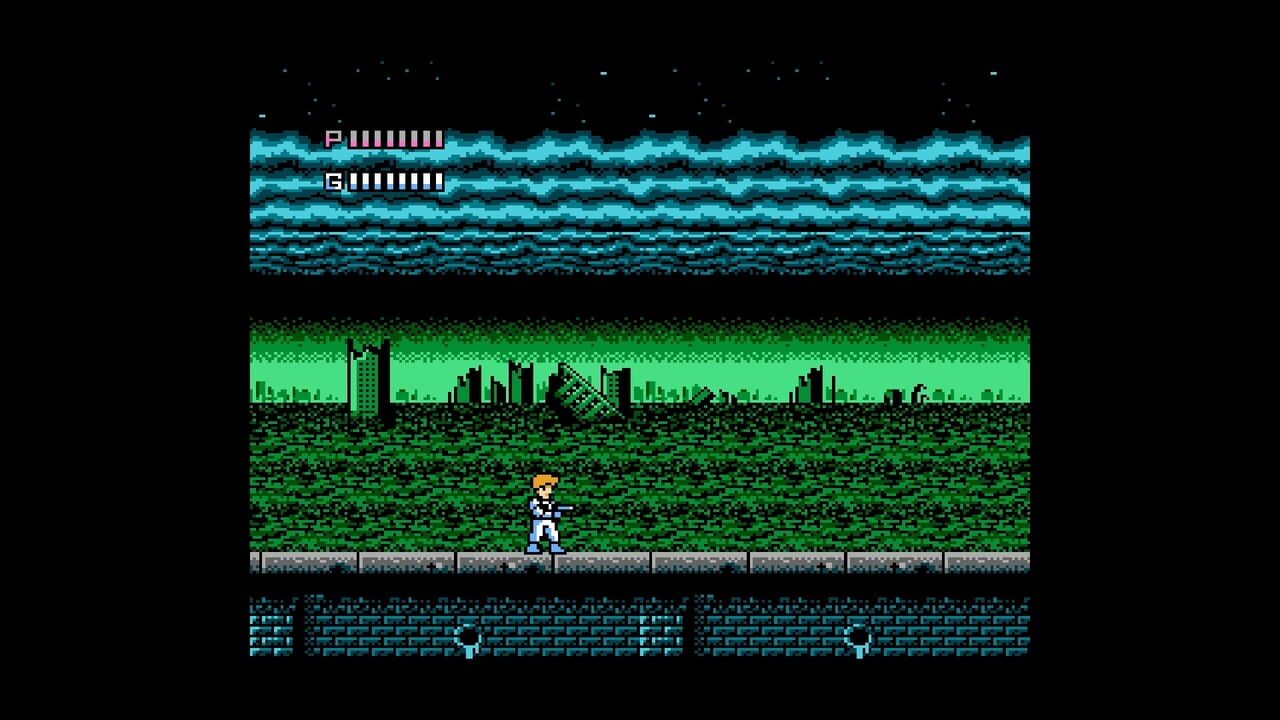Image resolution: width=1280 pixels, height=720 pixels.
Task: Click the white G meter label
Action: coord(335,180)
